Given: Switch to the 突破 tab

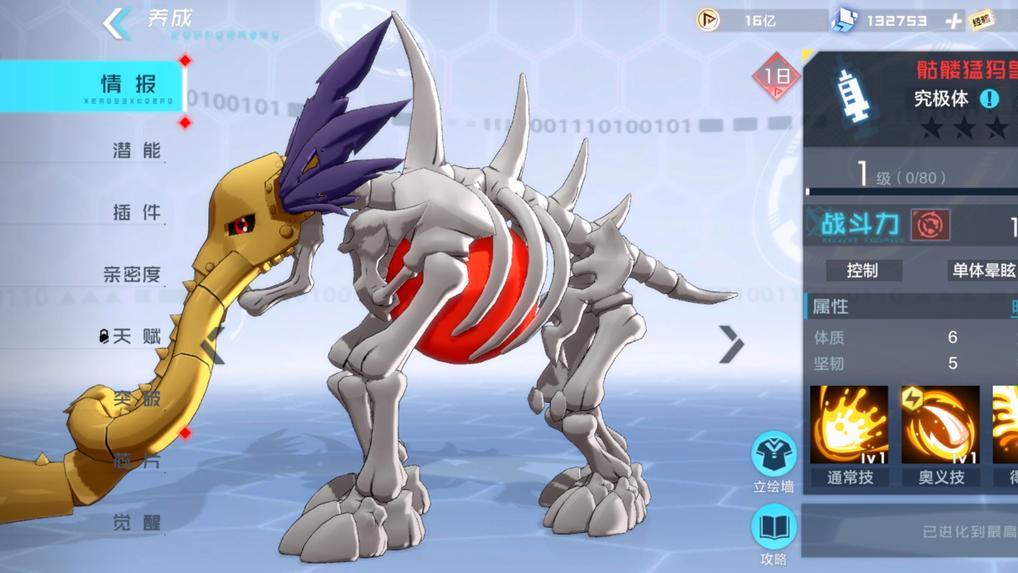Looking at the screenshot, I should coord(136,398).
